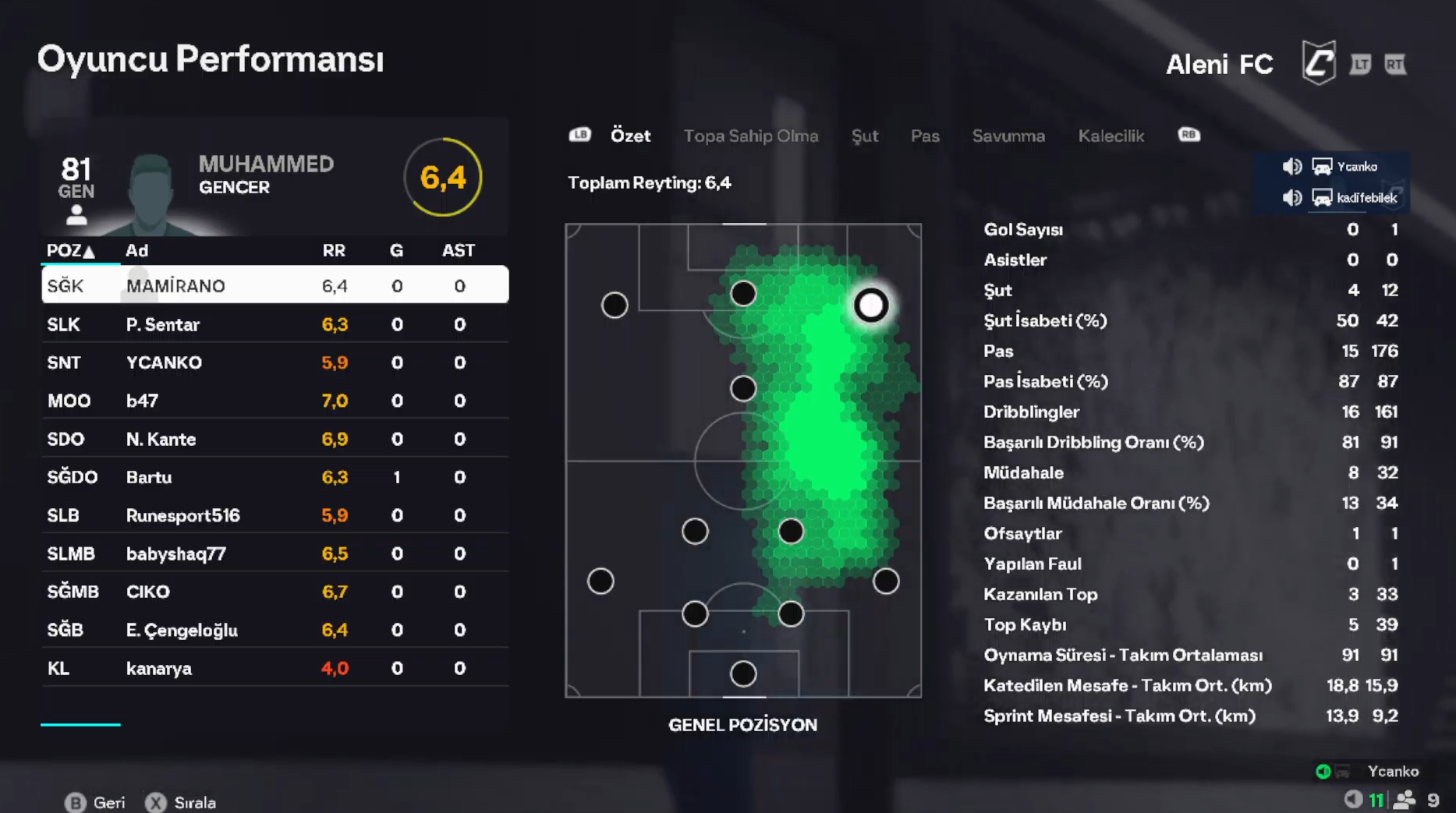Open the Topa Sahip Olma tab
The image size is (1456, 813).
pos(750,136)
